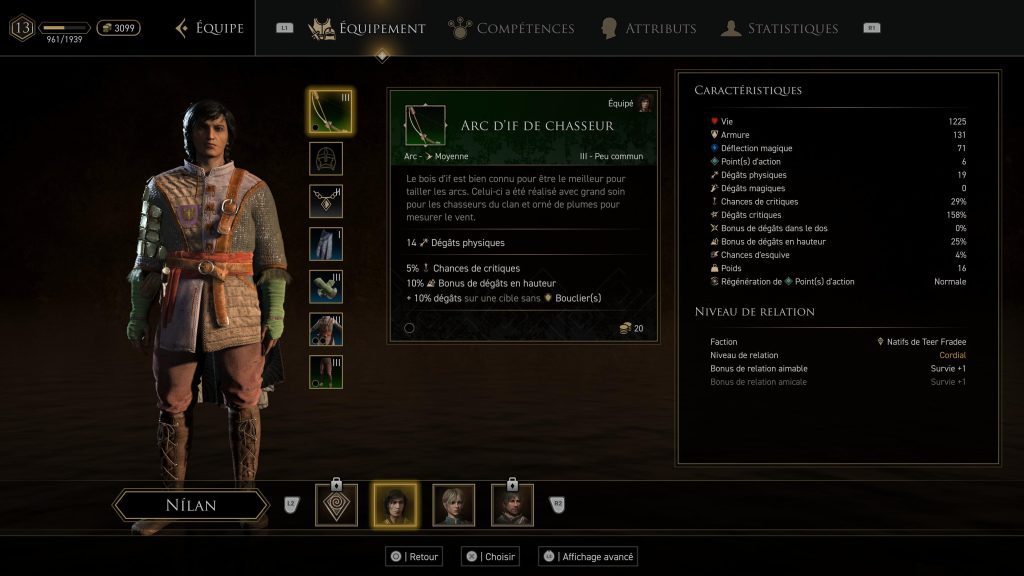Choose the torso armor slot
1024x576 pixels.
pyautogui.click(x=326, y=329)
